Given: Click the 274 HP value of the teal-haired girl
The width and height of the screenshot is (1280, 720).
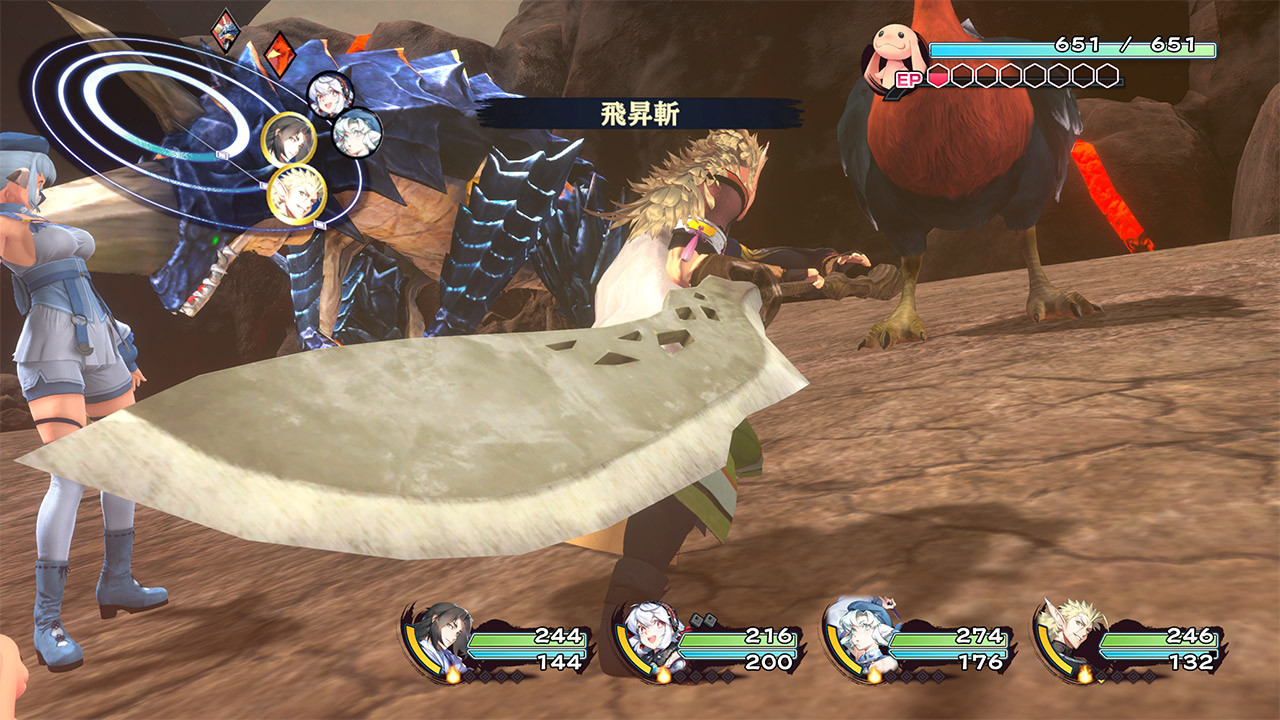Looking at the screenshot, I should click(x=978, y=633).
